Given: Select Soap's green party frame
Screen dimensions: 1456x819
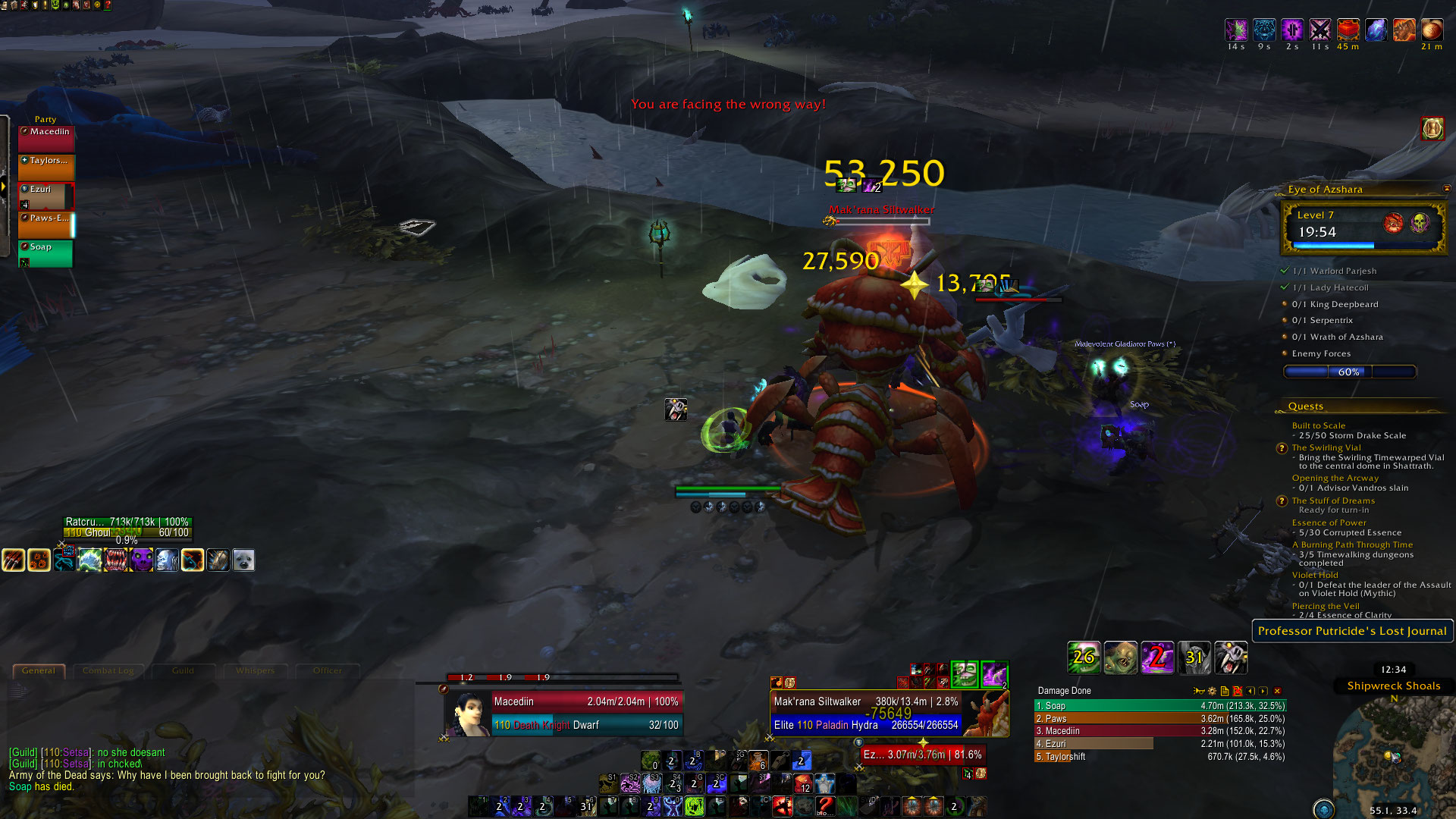Looking at the screenshot, I should click(46, 253).
